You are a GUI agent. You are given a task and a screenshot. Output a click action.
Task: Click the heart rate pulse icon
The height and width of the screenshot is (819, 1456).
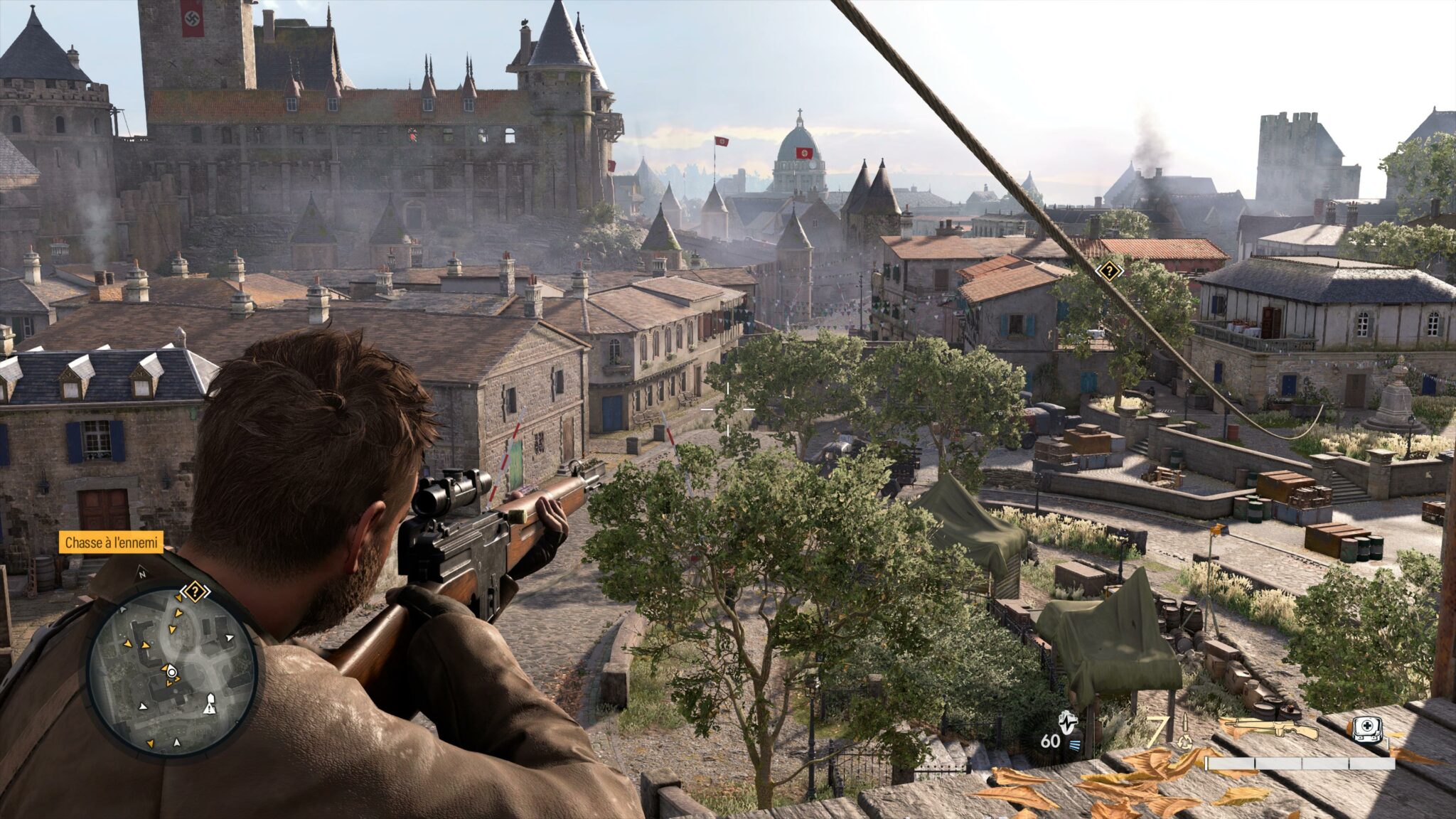pyautogui.click(x=1067, y=724)
